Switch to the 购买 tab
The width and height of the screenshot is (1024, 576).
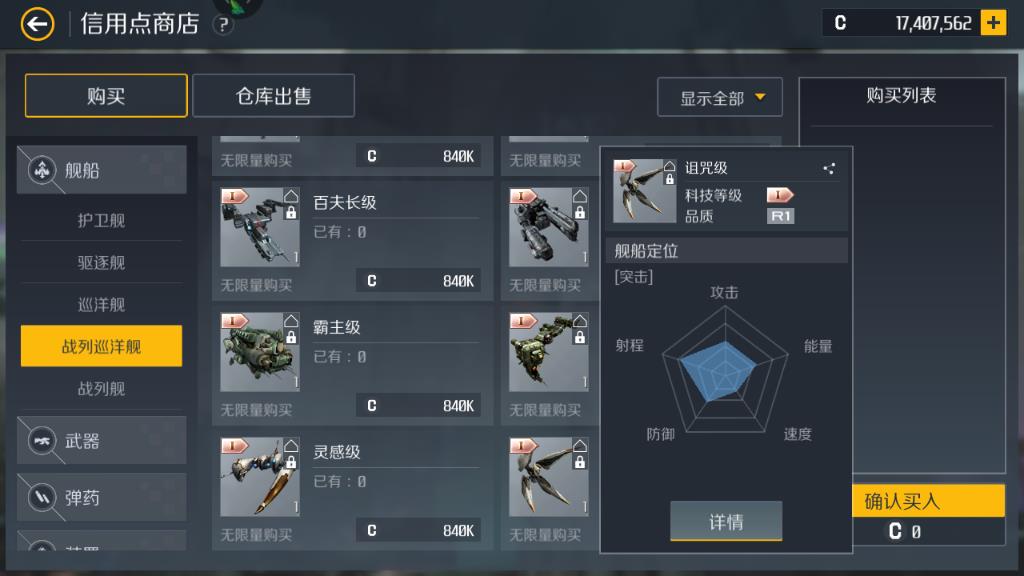(x=106, y=96)
